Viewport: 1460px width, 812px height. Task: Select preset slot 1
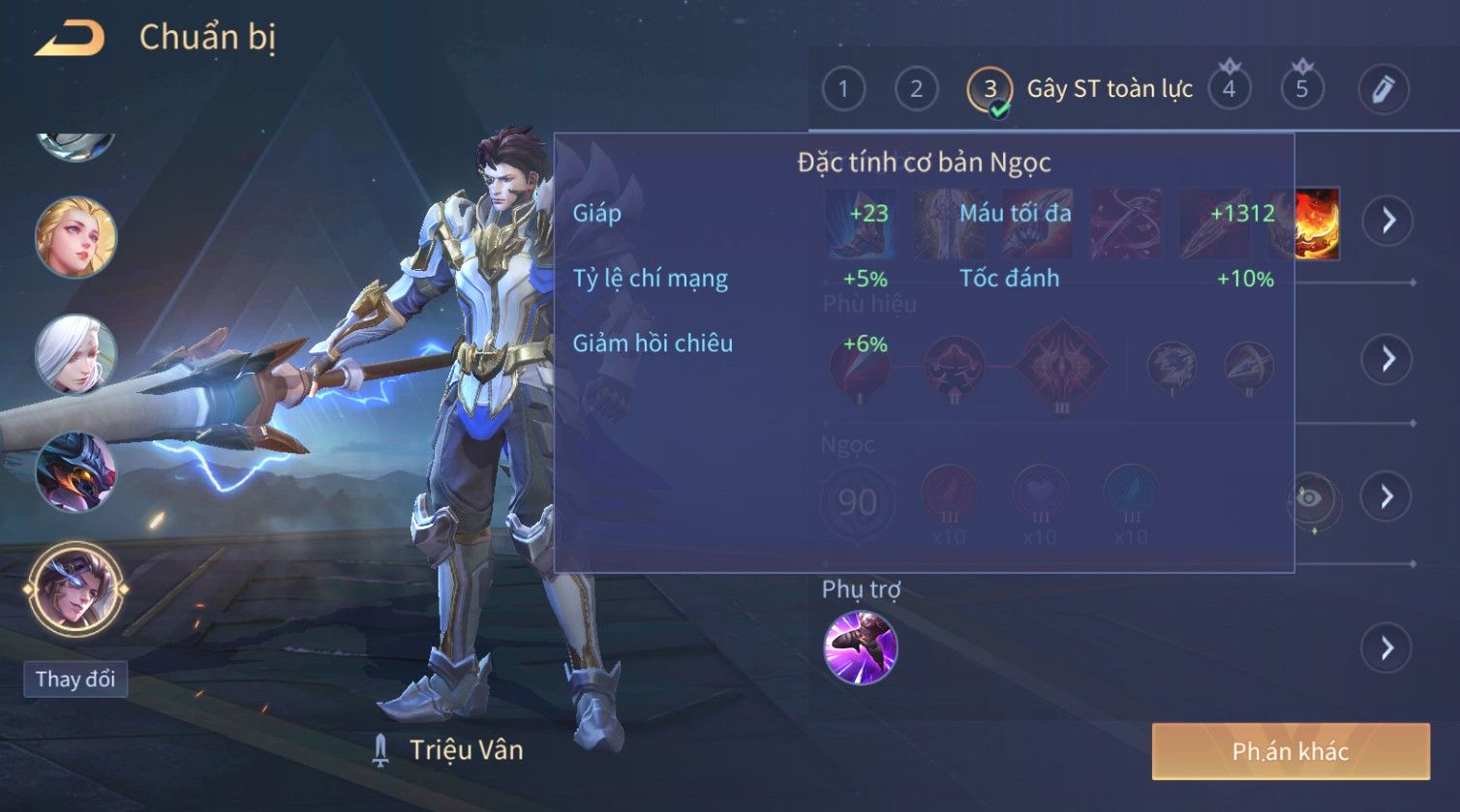(x=843, y=89)
